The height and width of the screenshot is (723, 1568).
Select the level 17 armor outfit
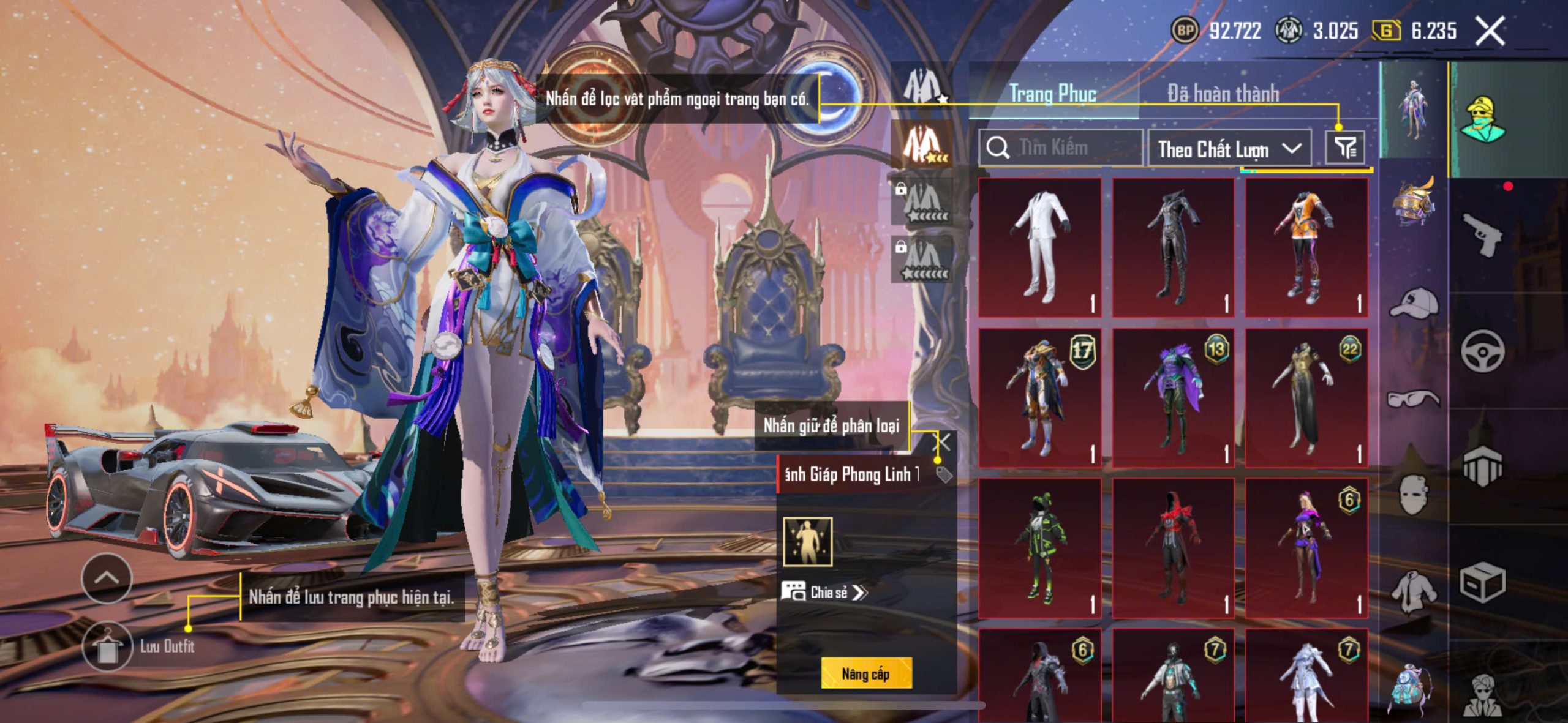pos(1039,398)
